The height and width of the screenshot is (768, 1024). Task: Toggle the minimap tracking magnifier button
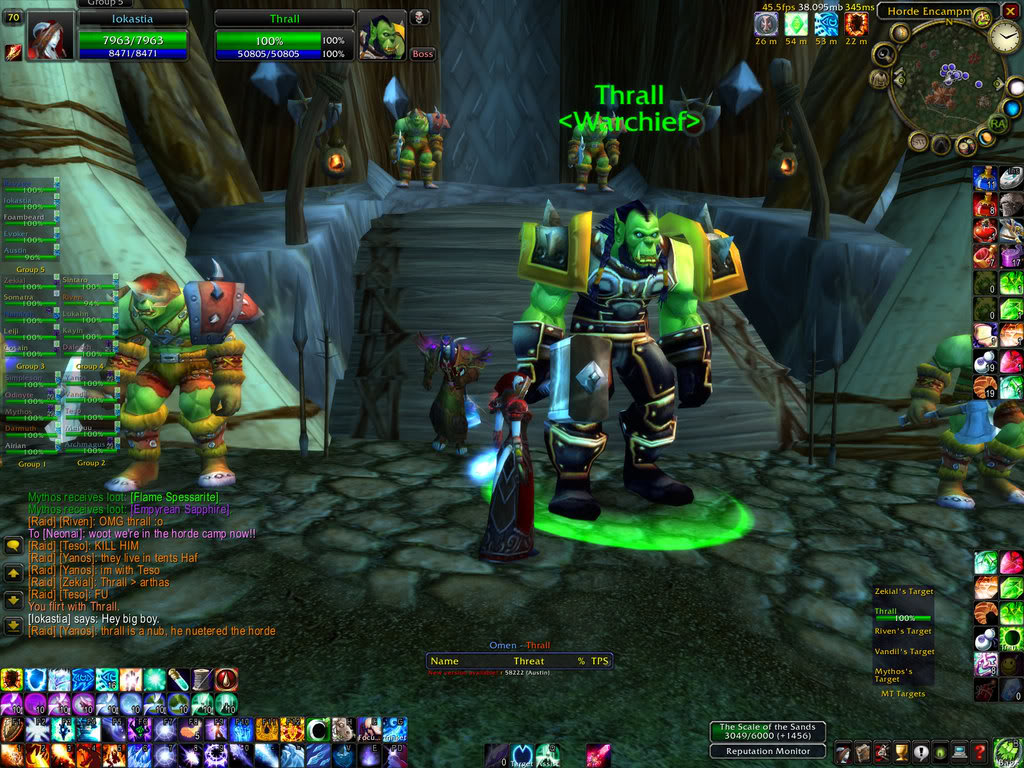point(883,54)
